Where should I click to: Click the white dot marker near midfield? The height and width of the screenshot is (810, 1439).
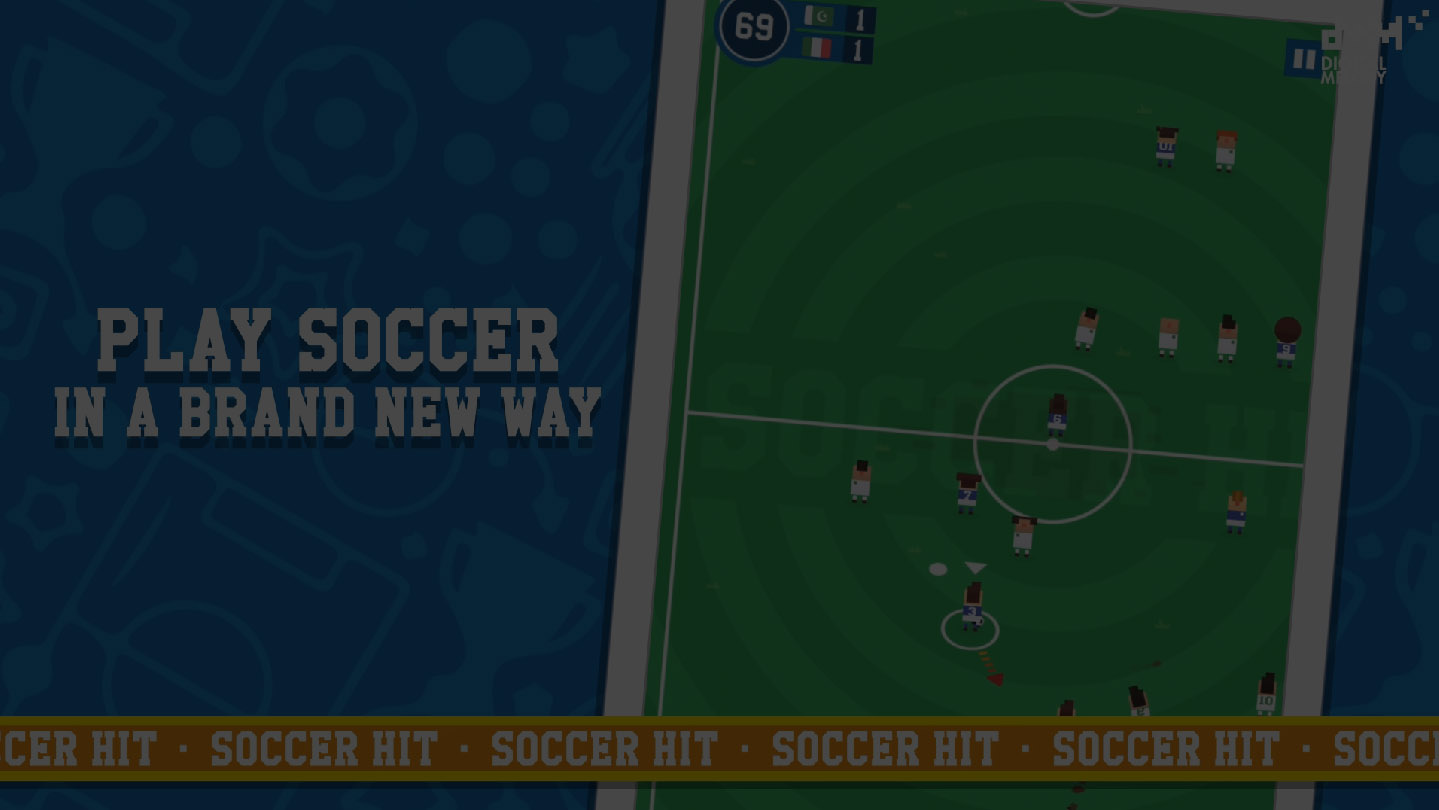(x=936, y=567)
